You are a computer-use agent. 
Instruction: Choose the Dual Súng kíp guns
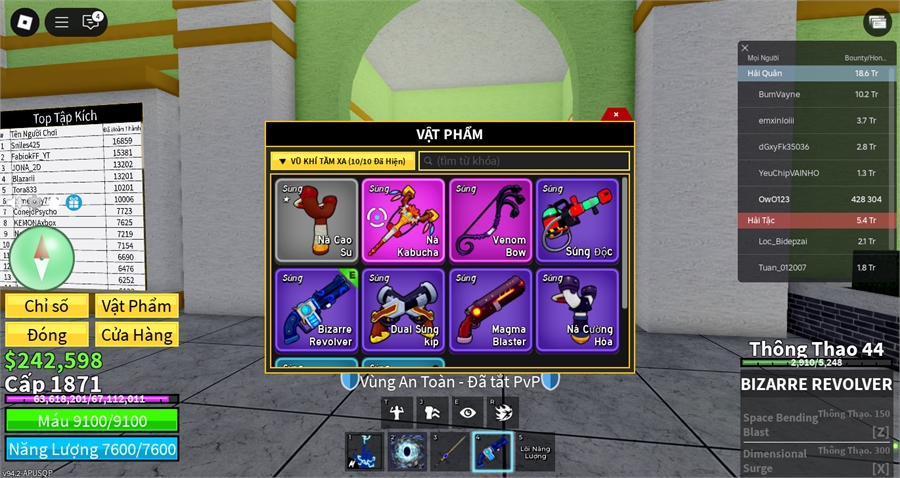403,309
